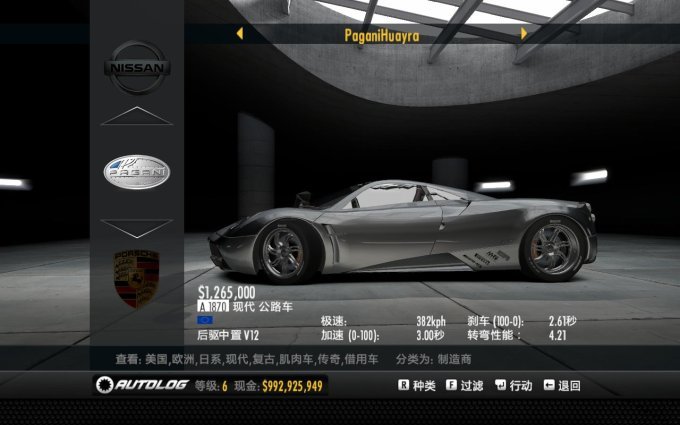Select the Nissan manufacturer logo

[x=137, y=67]
